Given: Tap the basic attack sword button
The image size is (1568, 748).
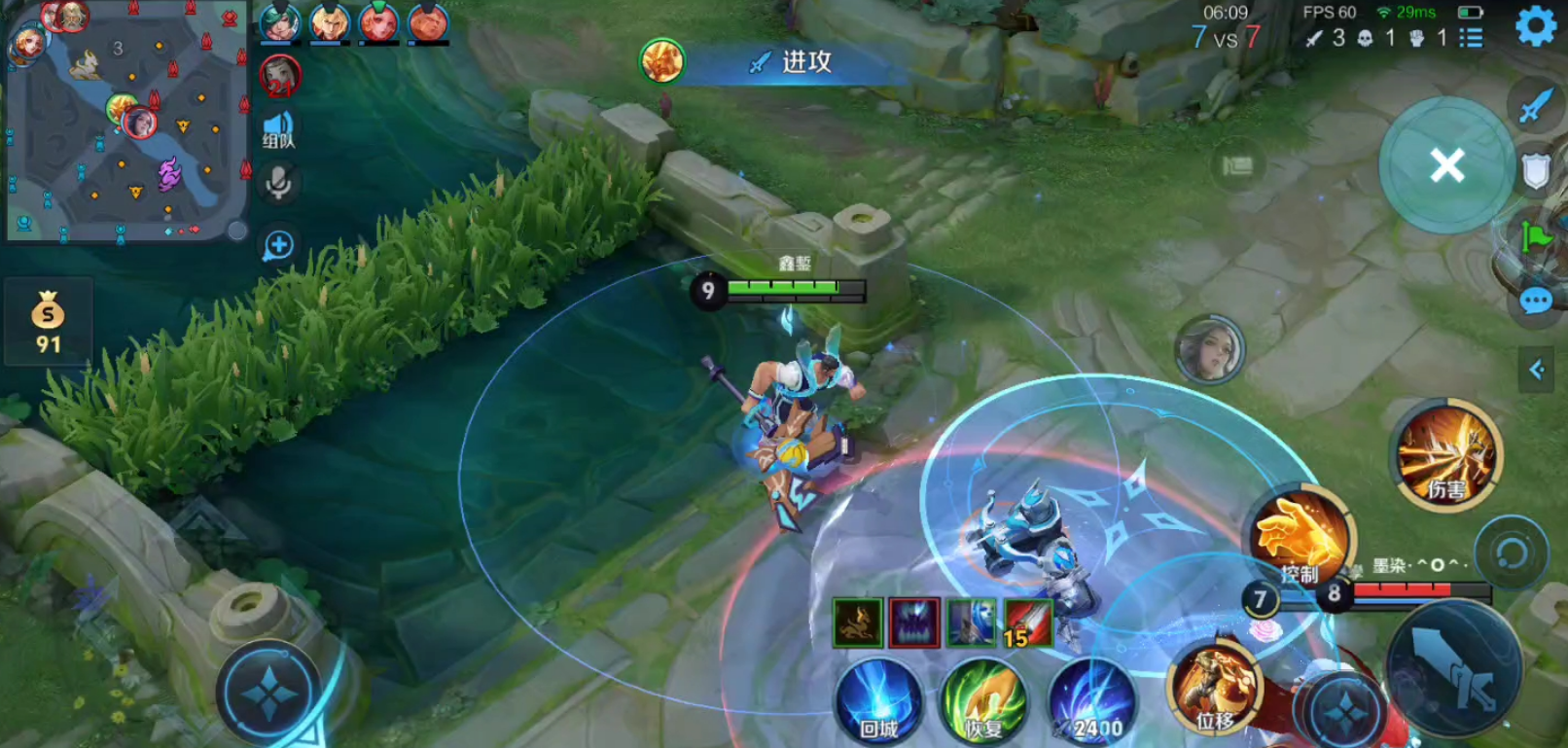Looking at the screenshot, I should pos(1454,668).
